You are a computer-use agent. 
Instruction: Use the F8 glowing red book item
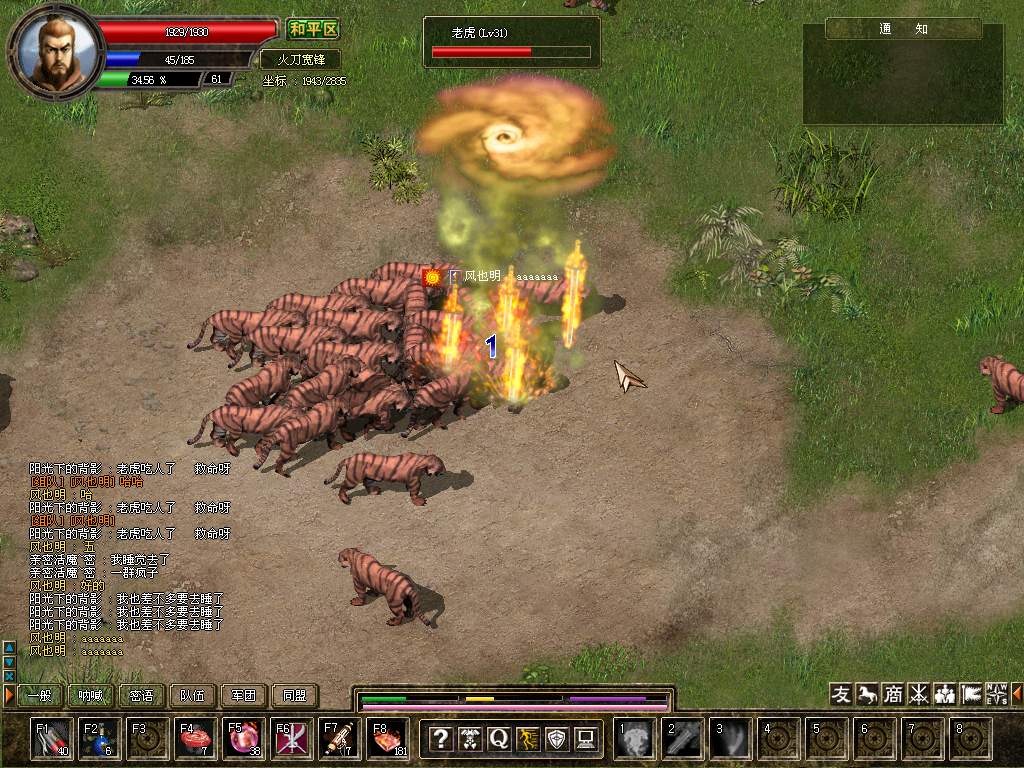point(388,739)
